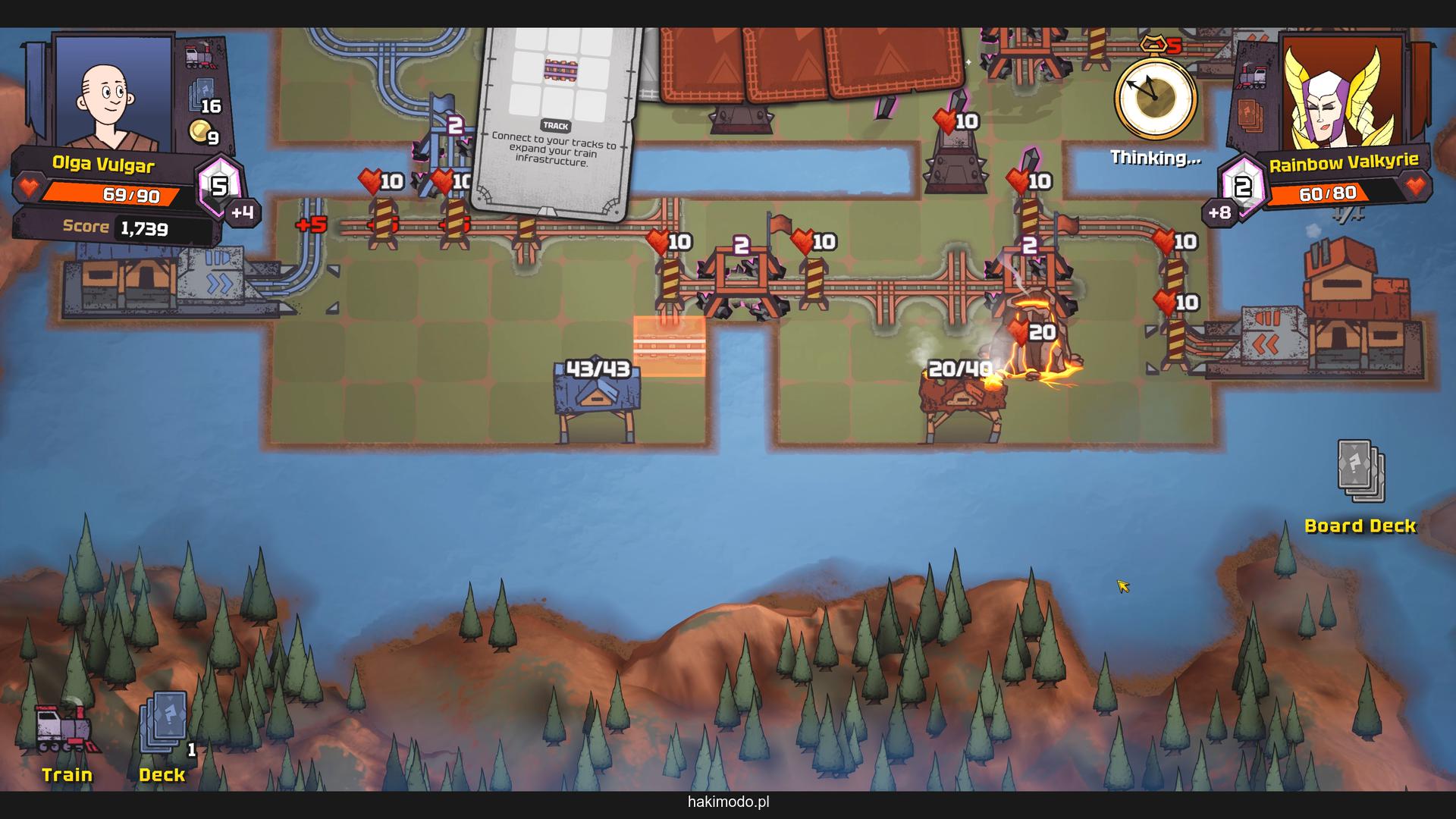Click the turn timer pocket watch
Image resolution: width=1456 pixels, height=819 pixels.
pos(1154,97)
